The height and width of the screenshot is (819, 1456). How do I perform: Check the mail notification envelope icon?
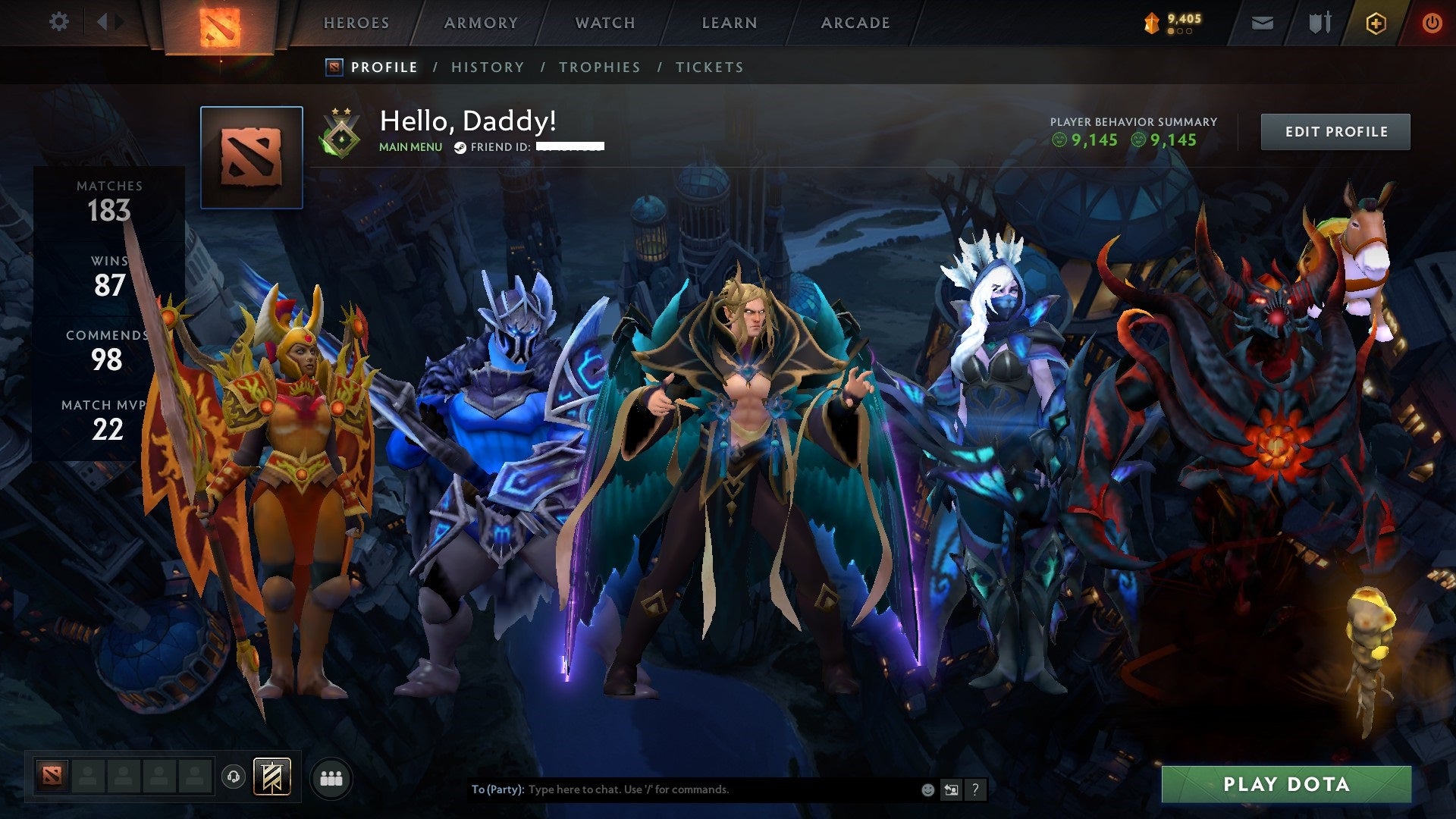[x=1263, y=23]
